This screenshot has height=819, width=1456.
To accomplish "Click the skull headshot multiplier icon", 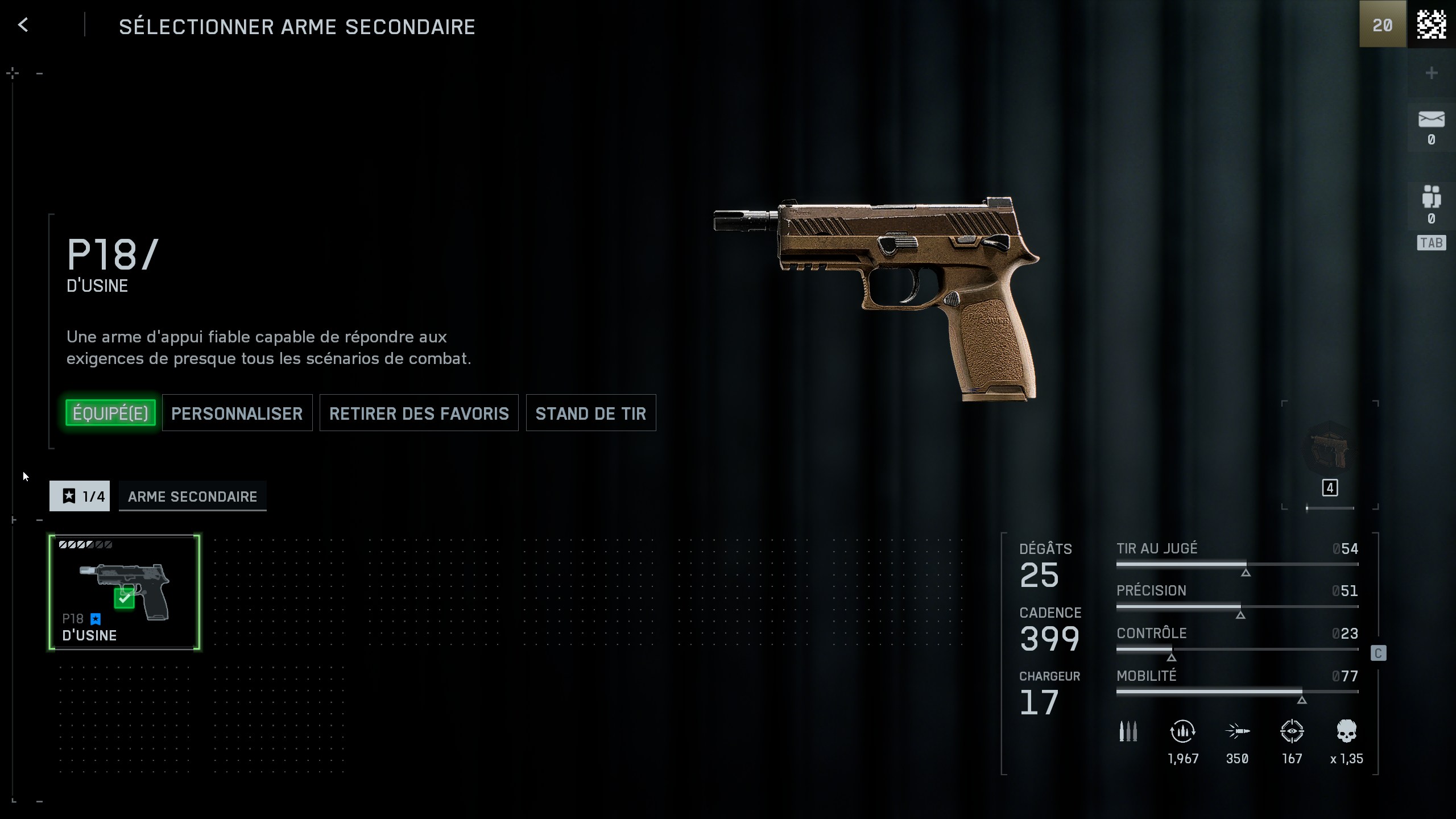I will [1346, 731].
